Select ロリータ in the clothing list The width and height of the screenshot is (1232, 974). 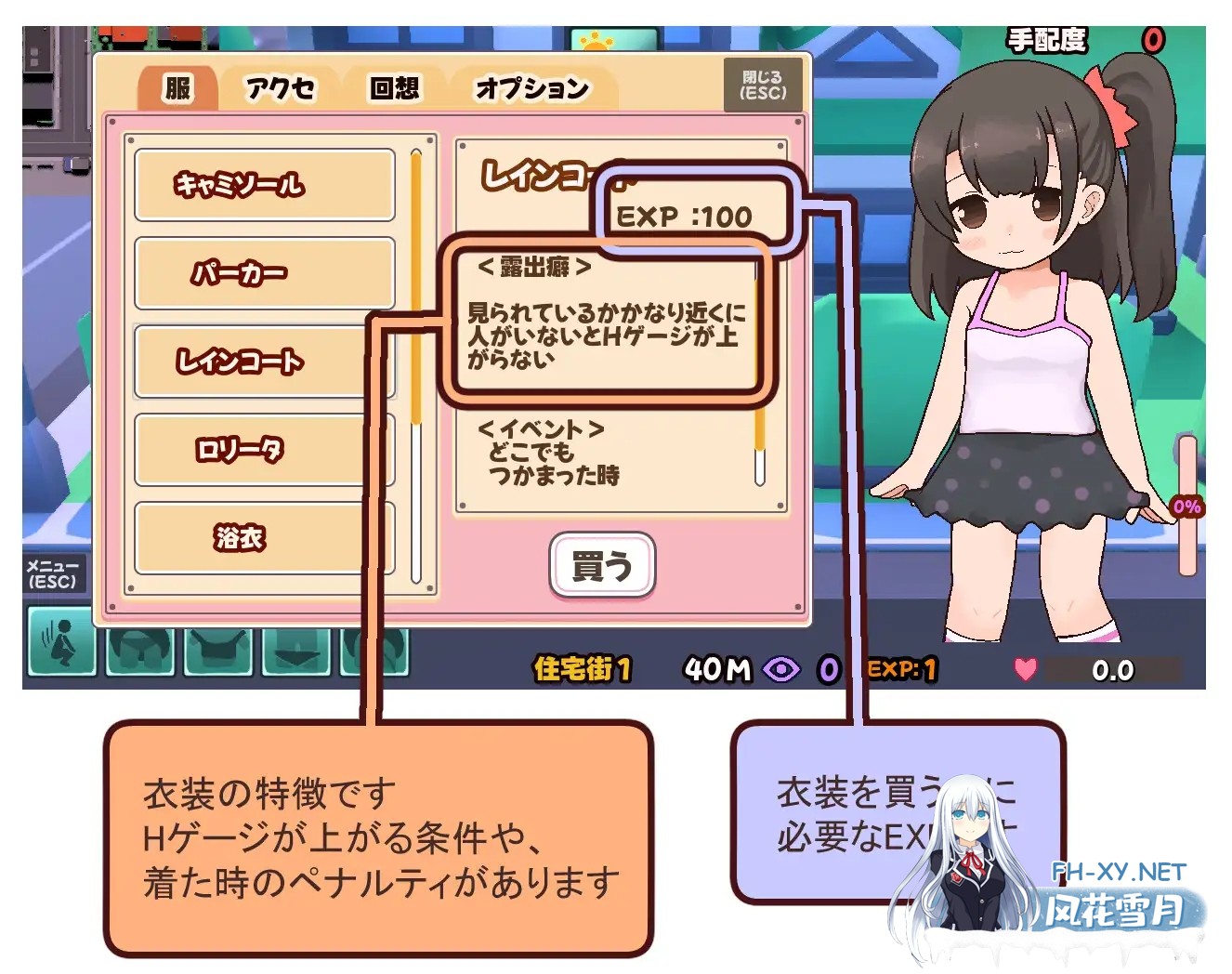pos(264,449)
